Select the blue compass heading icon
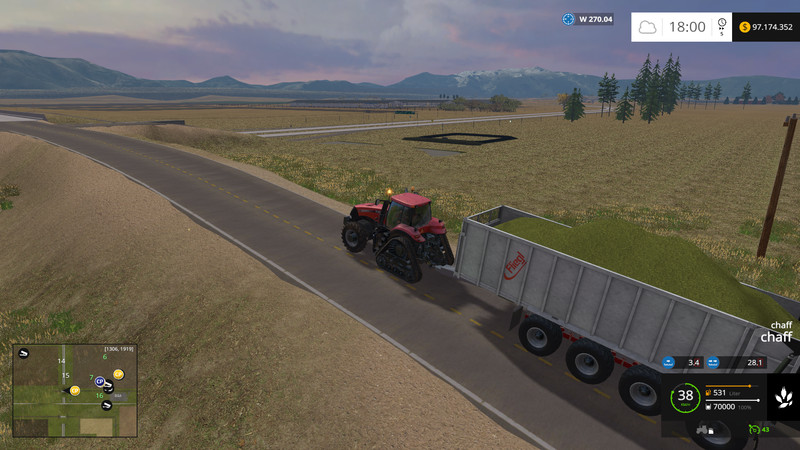 tap(569, 19)
